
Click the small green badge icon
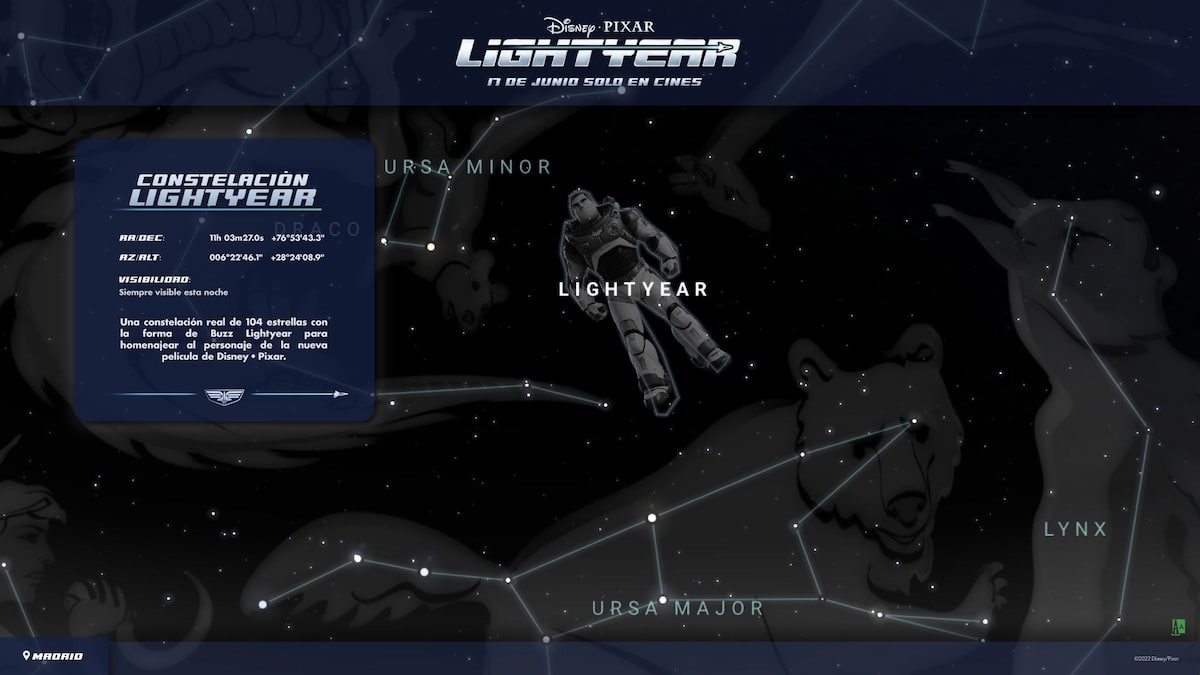pyautogui.click(x=1177, y=626)
